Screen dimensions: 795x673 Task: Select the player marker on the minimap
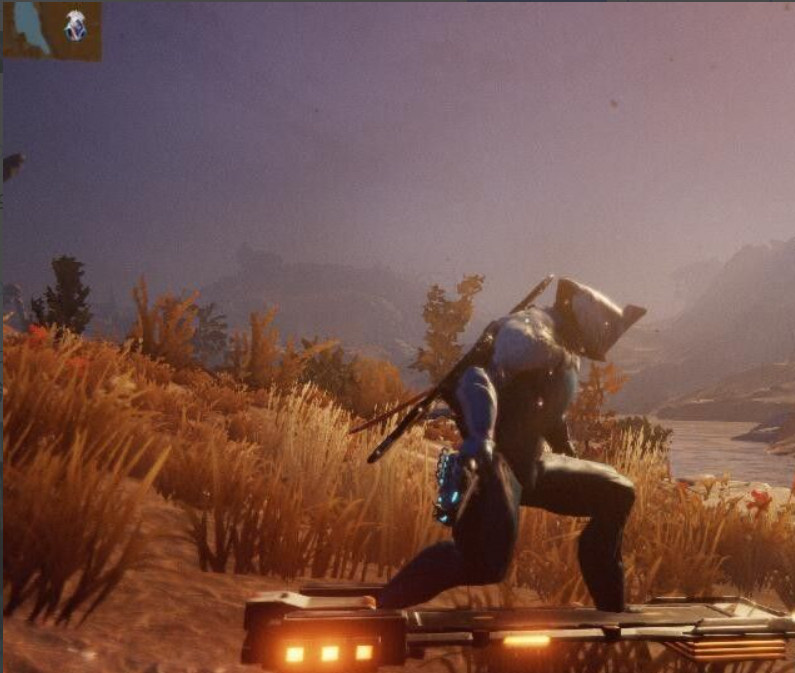[75, 25]
